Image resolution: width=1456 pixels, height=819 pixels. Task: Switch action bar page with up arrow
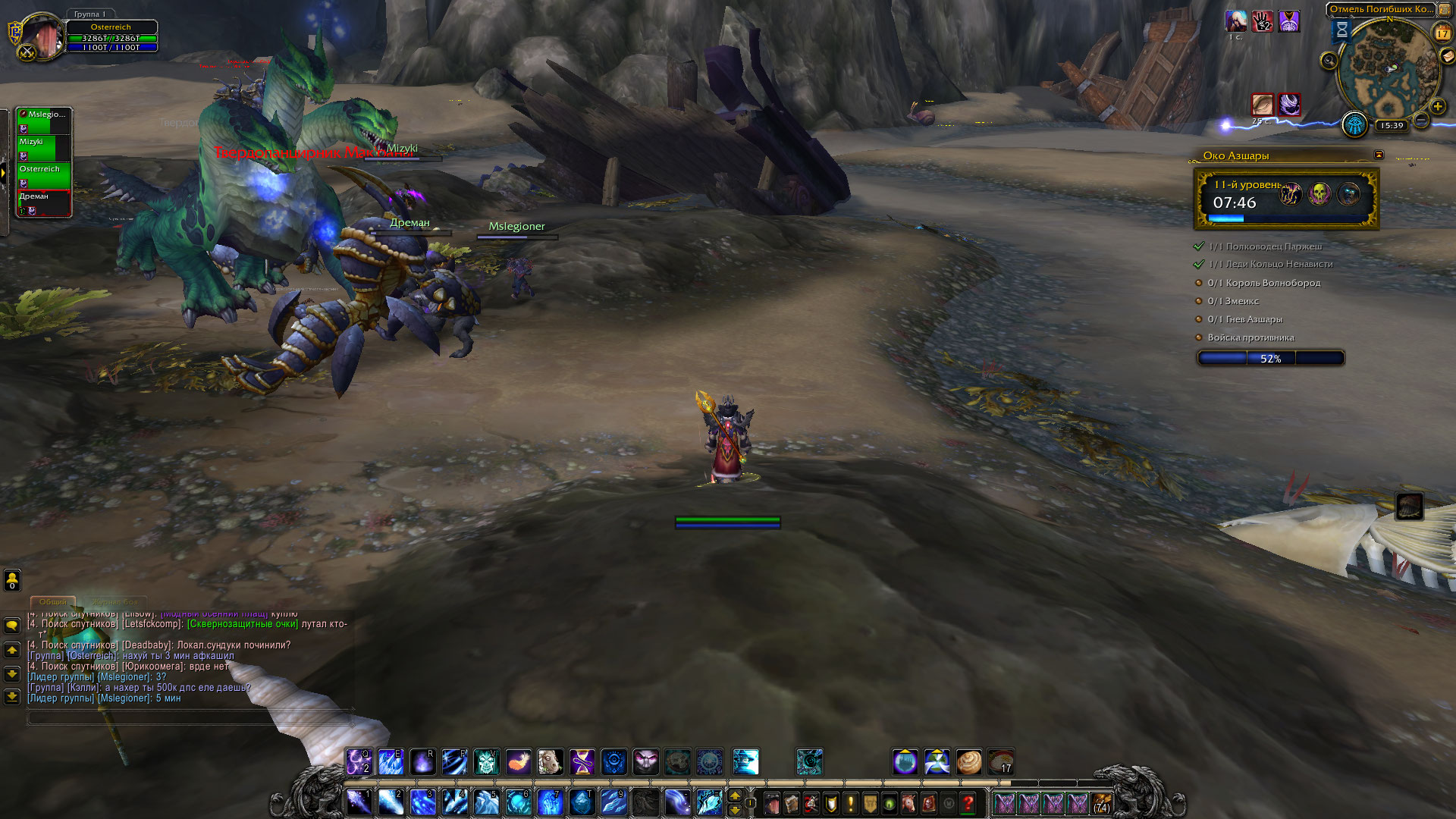coord(734,795)
